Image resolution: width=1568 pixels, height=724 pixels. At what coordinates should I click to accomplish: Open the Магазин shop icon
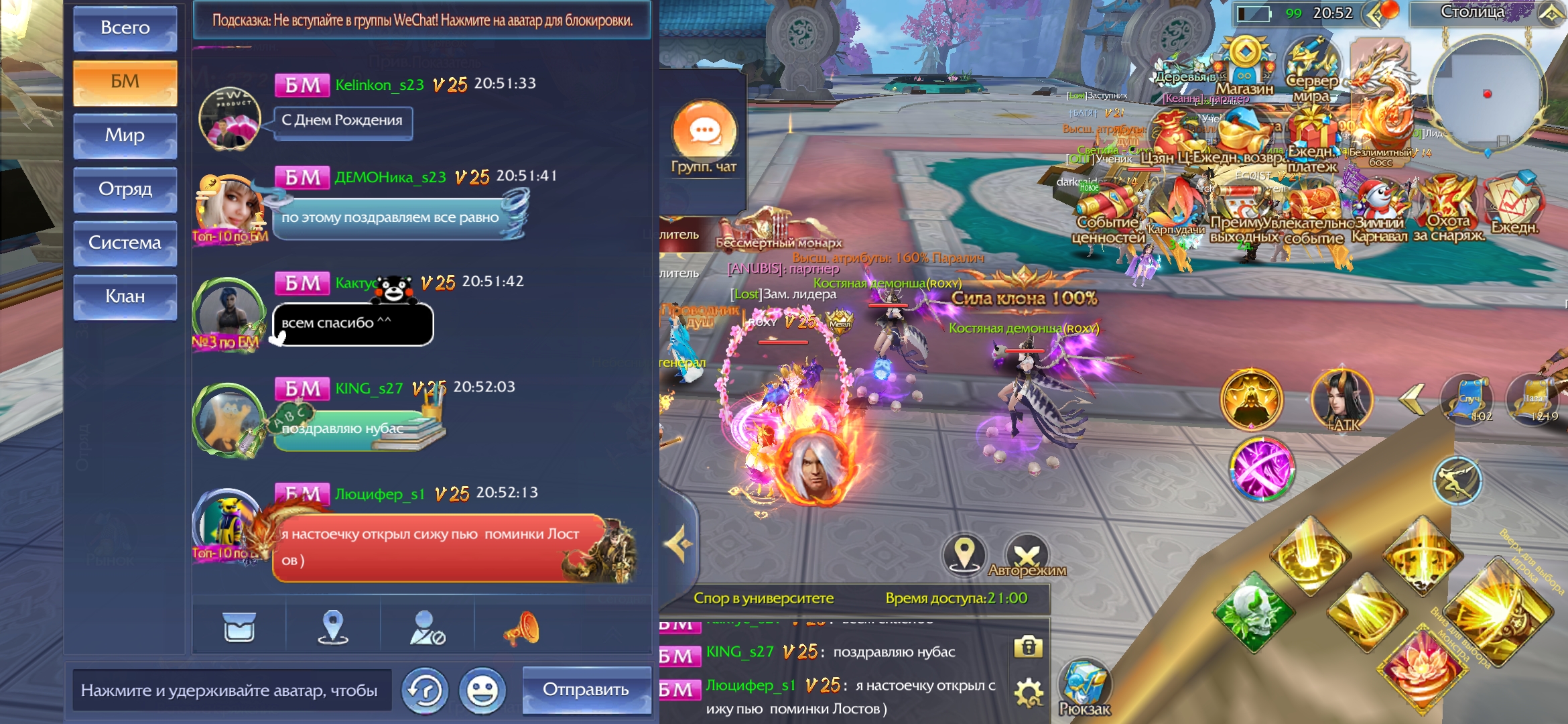pos(1244,67)
